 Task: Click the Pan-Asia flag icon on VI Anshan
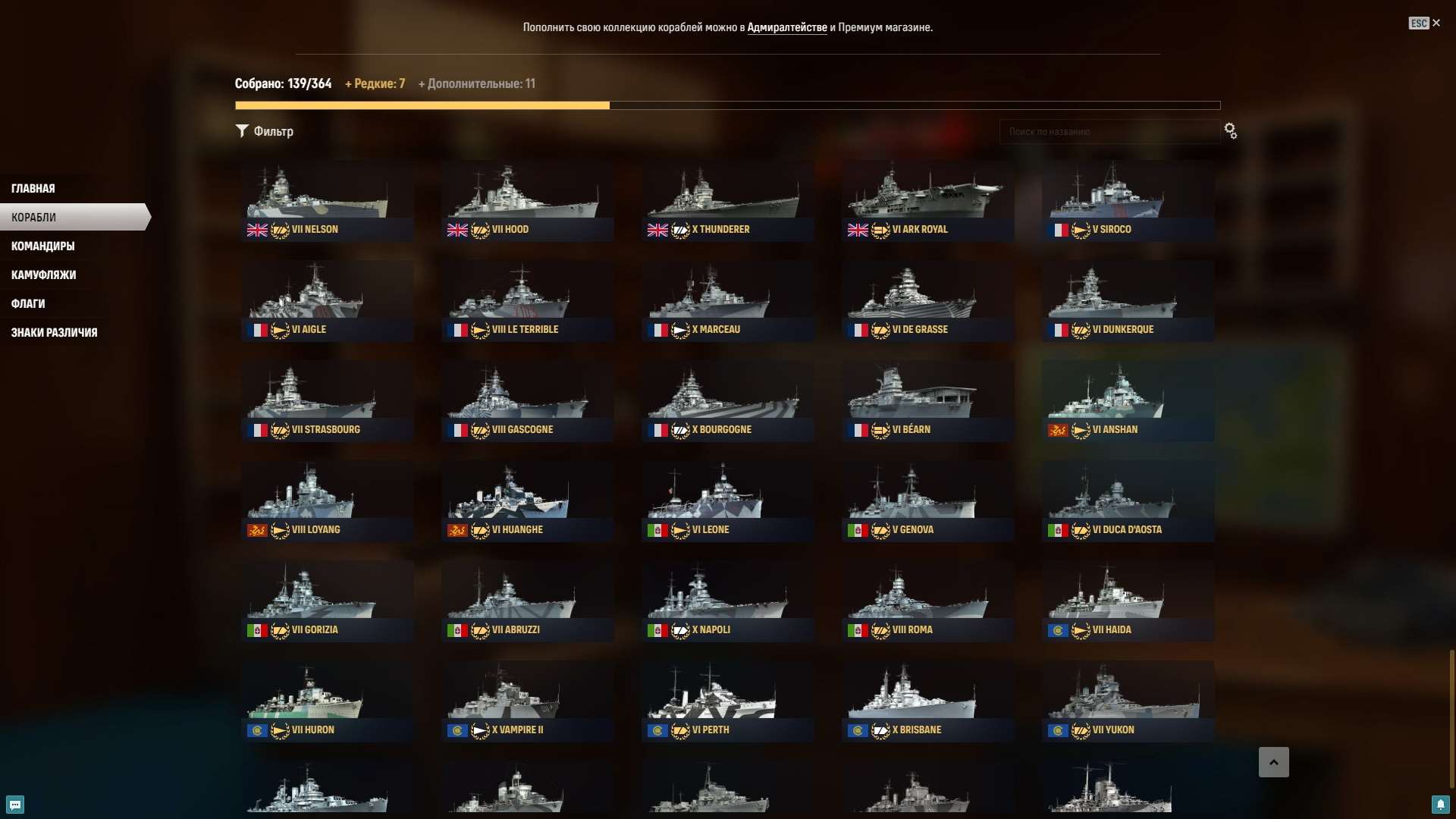point(1057,430)
